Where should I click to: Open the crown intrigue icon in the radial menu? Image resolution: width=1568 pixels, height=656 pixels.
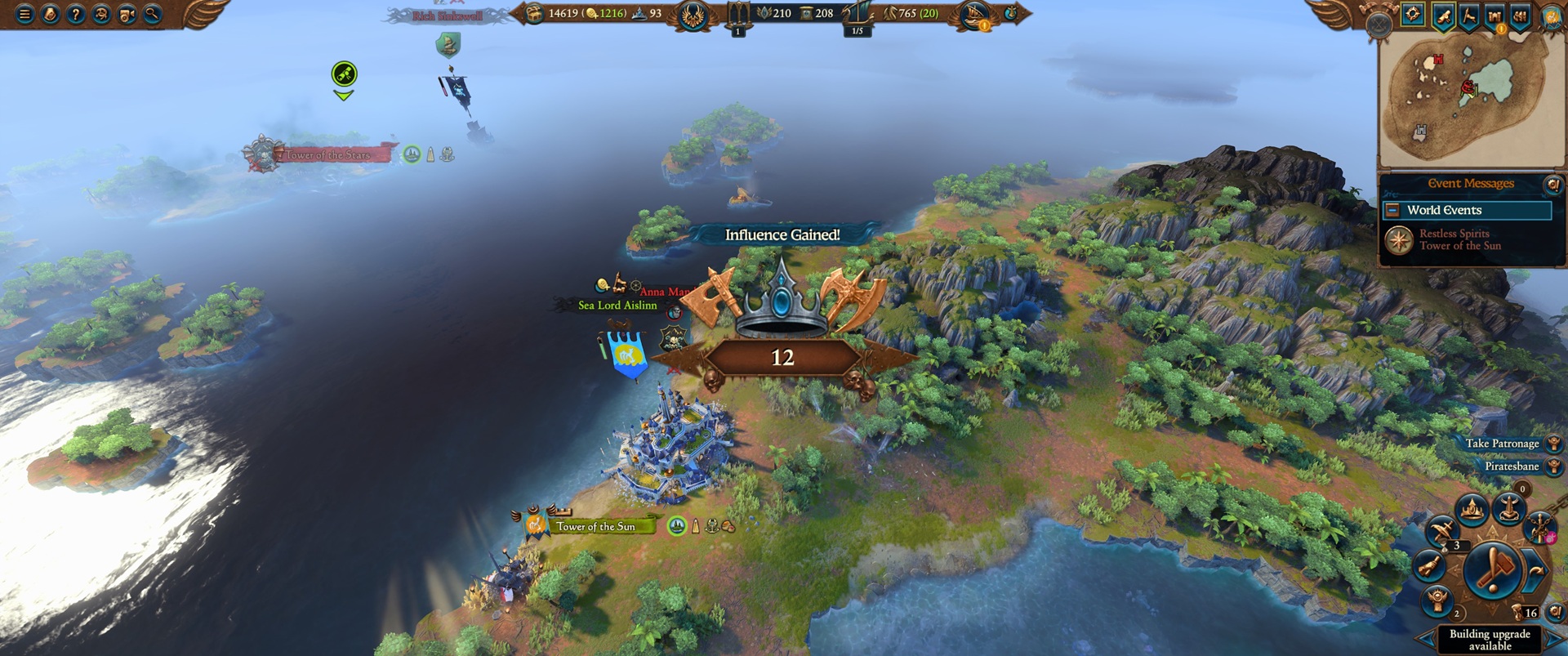[x=1471, y=508]
